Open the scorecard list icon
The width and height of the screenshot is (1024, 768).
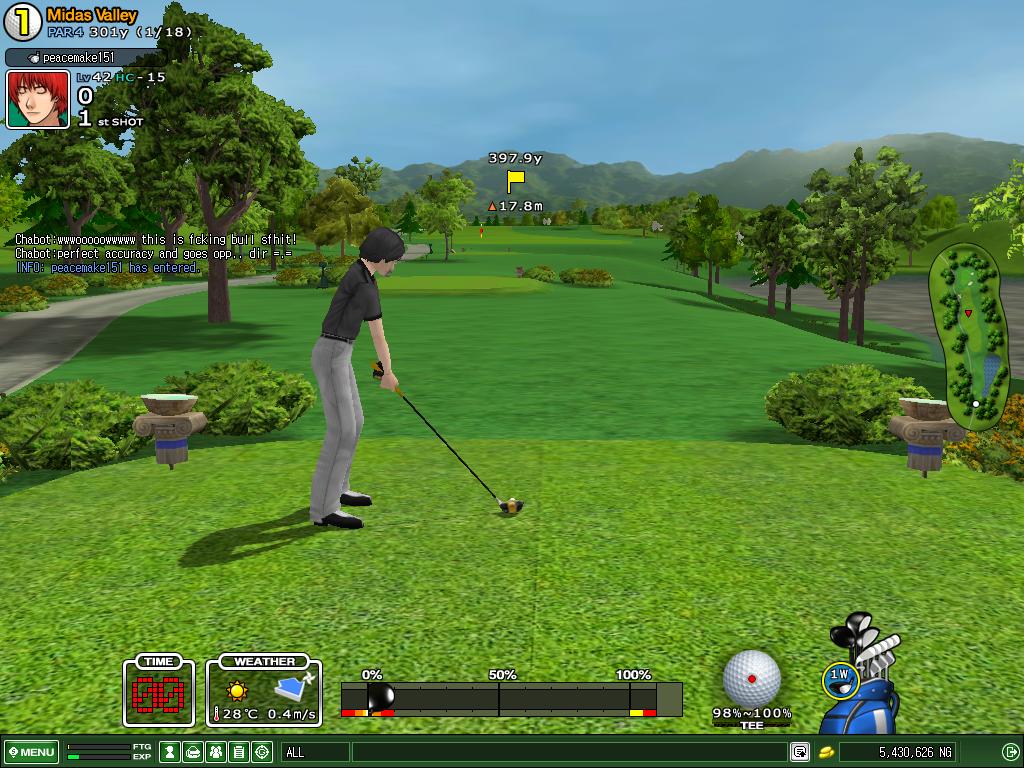[x=239, y=752]
